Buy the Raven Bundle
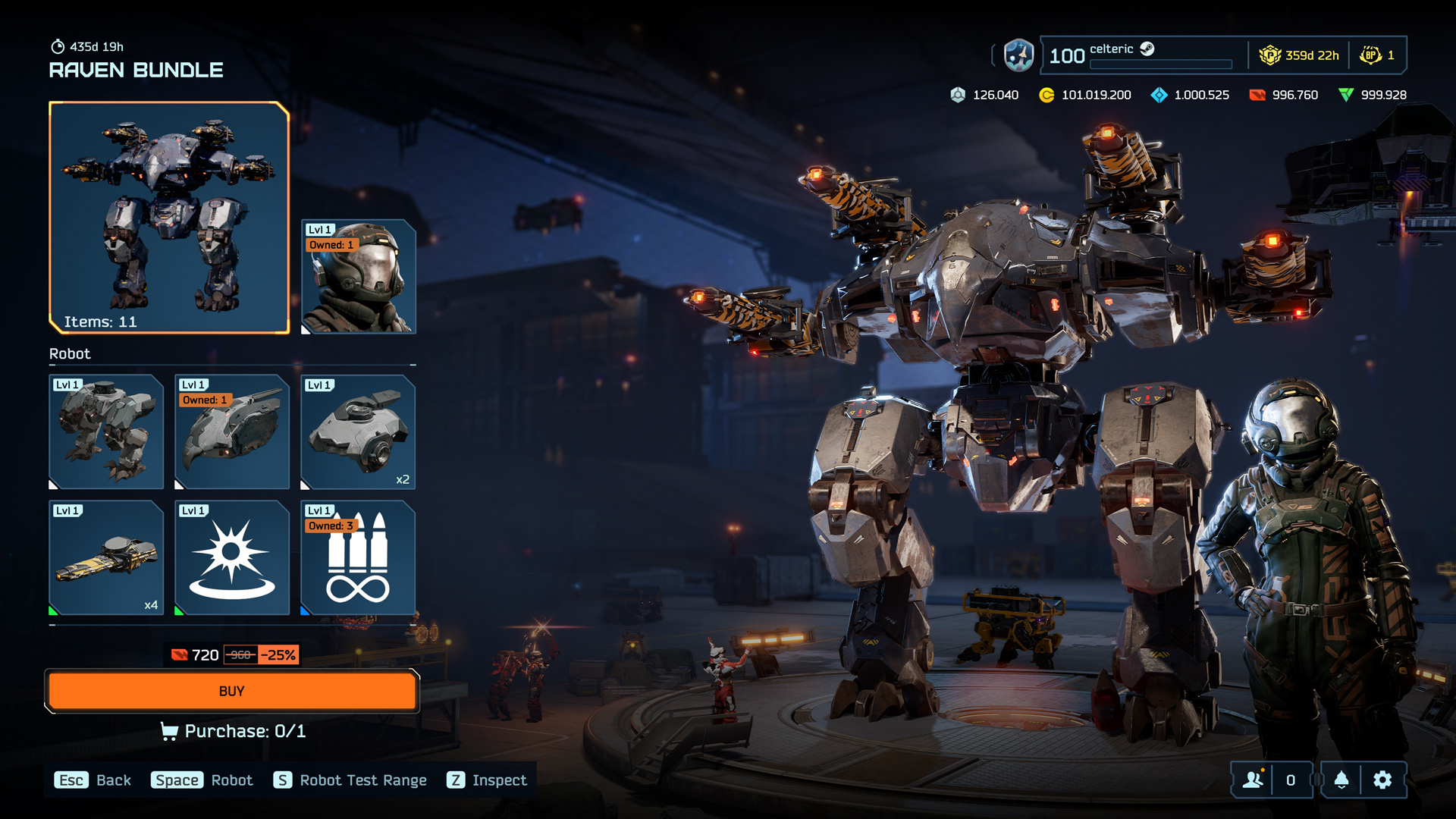 click(231, 691)
